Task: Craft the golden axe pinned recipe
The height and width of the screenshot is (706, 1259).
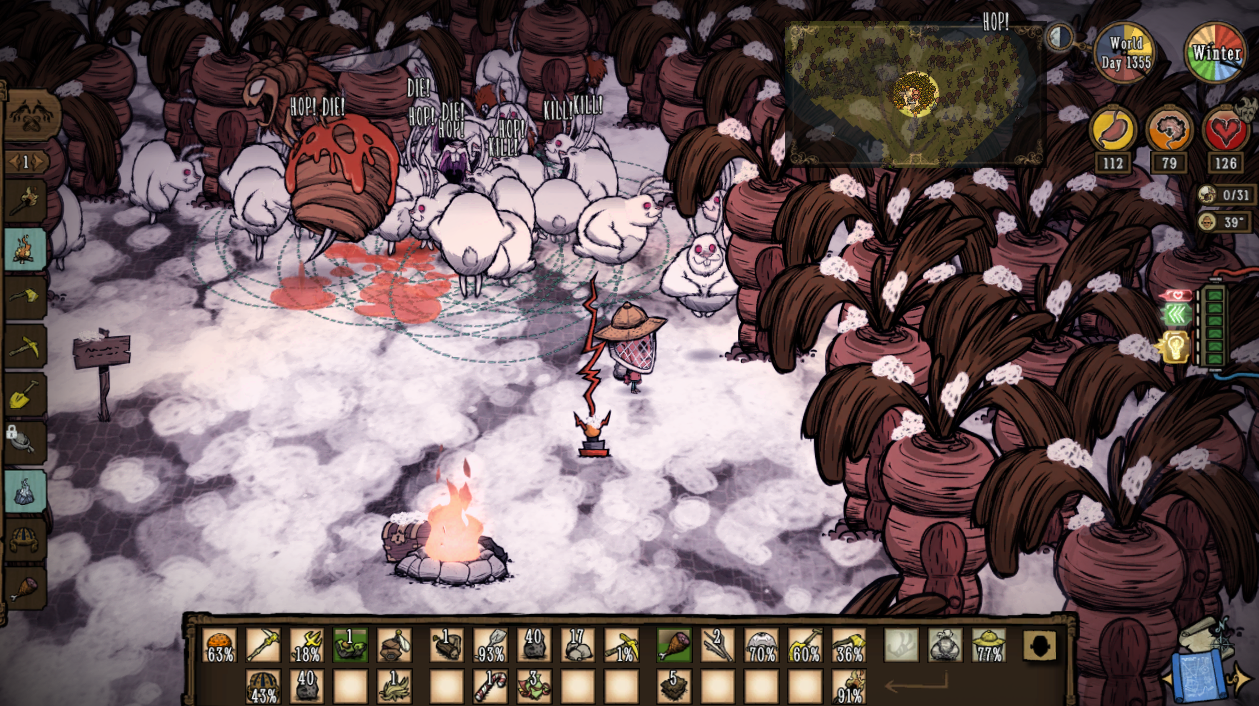Action: coord(26,297)
